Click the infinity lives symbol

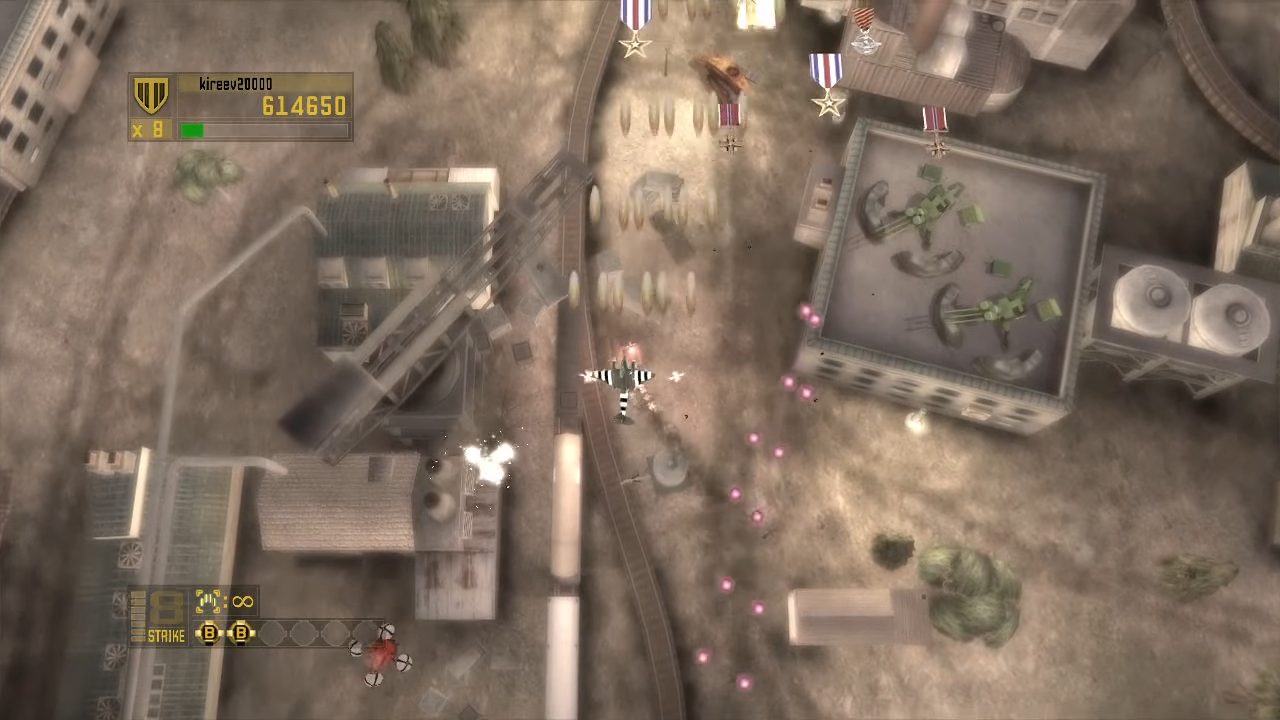click(x=241, y=600)
